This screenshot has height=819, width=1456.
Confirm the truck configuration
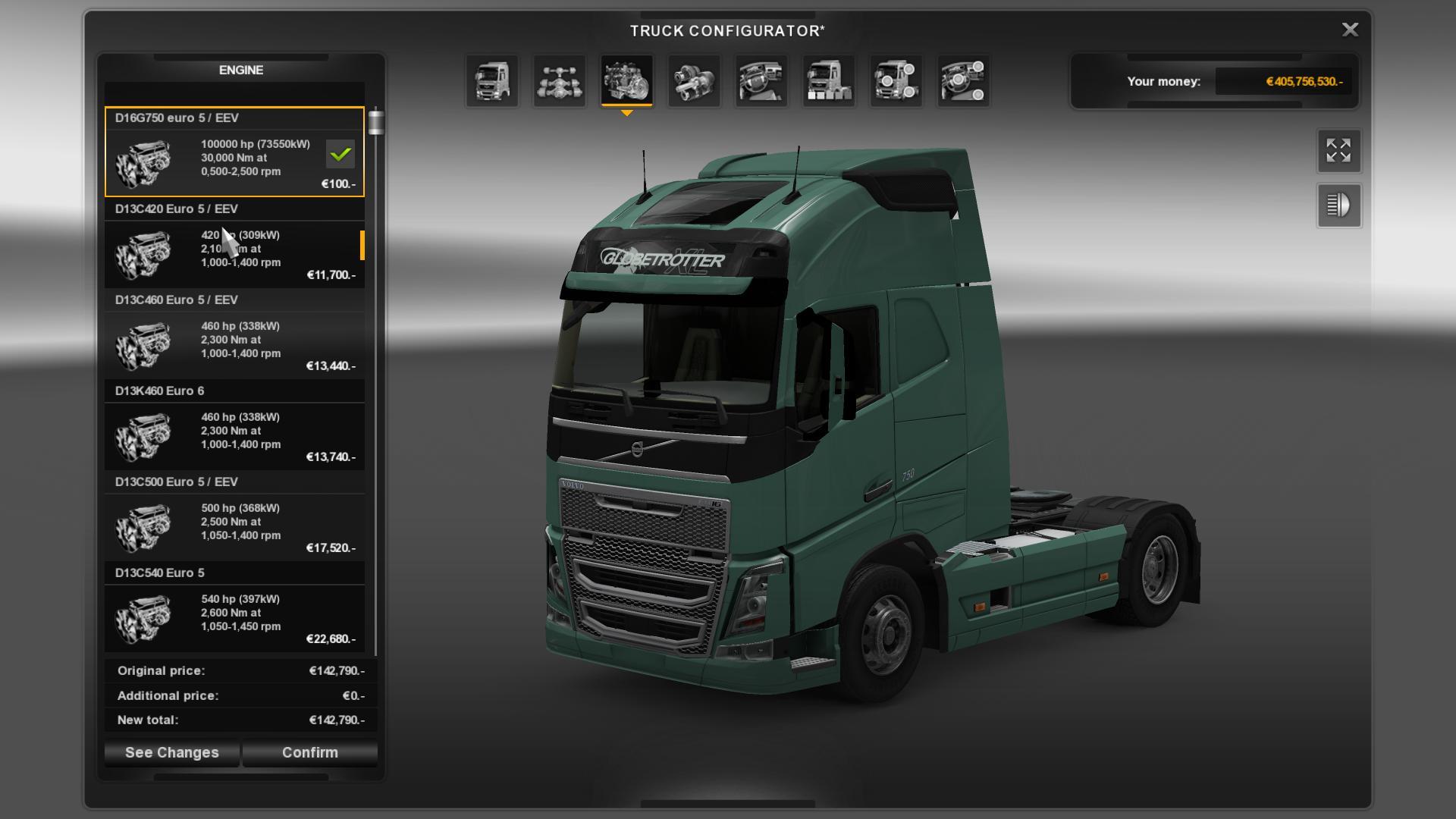pyautogui.click(x=309, y=752)
